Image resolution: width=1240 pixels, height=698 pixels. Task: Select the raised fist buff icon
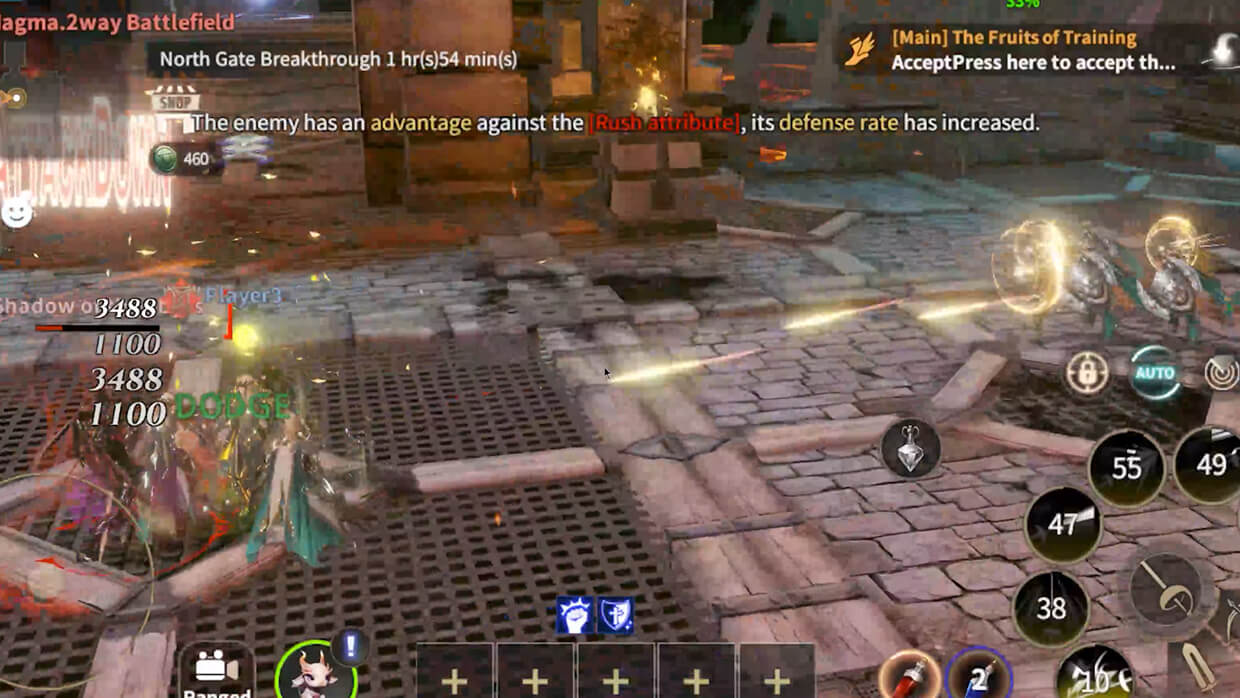click(575, 615)
